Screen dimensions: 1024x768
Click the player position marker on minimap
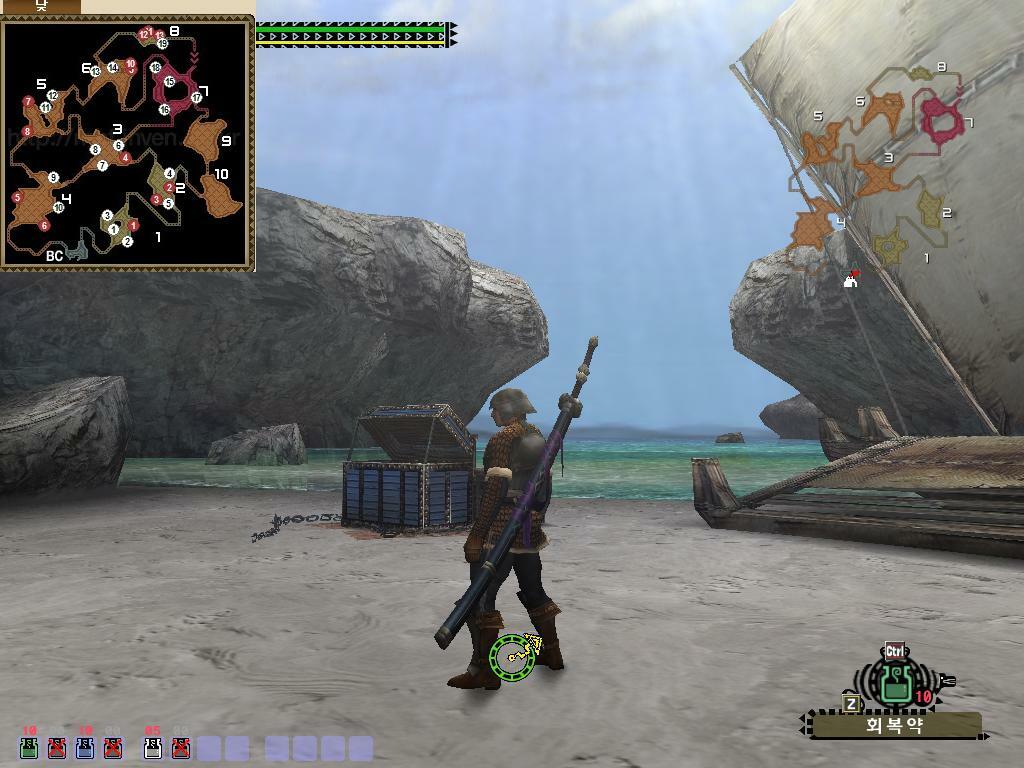tap(850, 281)
